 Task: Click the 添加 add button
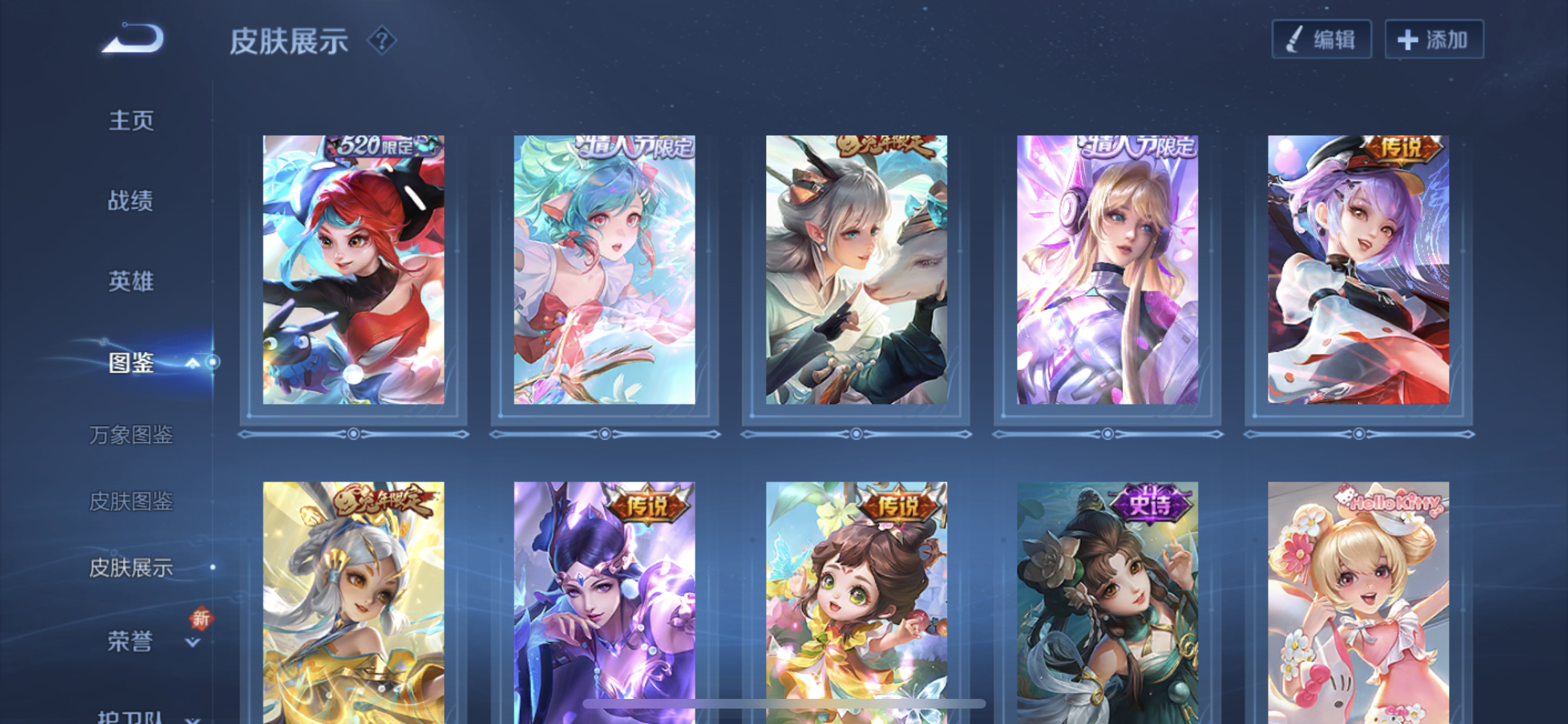1434,40
